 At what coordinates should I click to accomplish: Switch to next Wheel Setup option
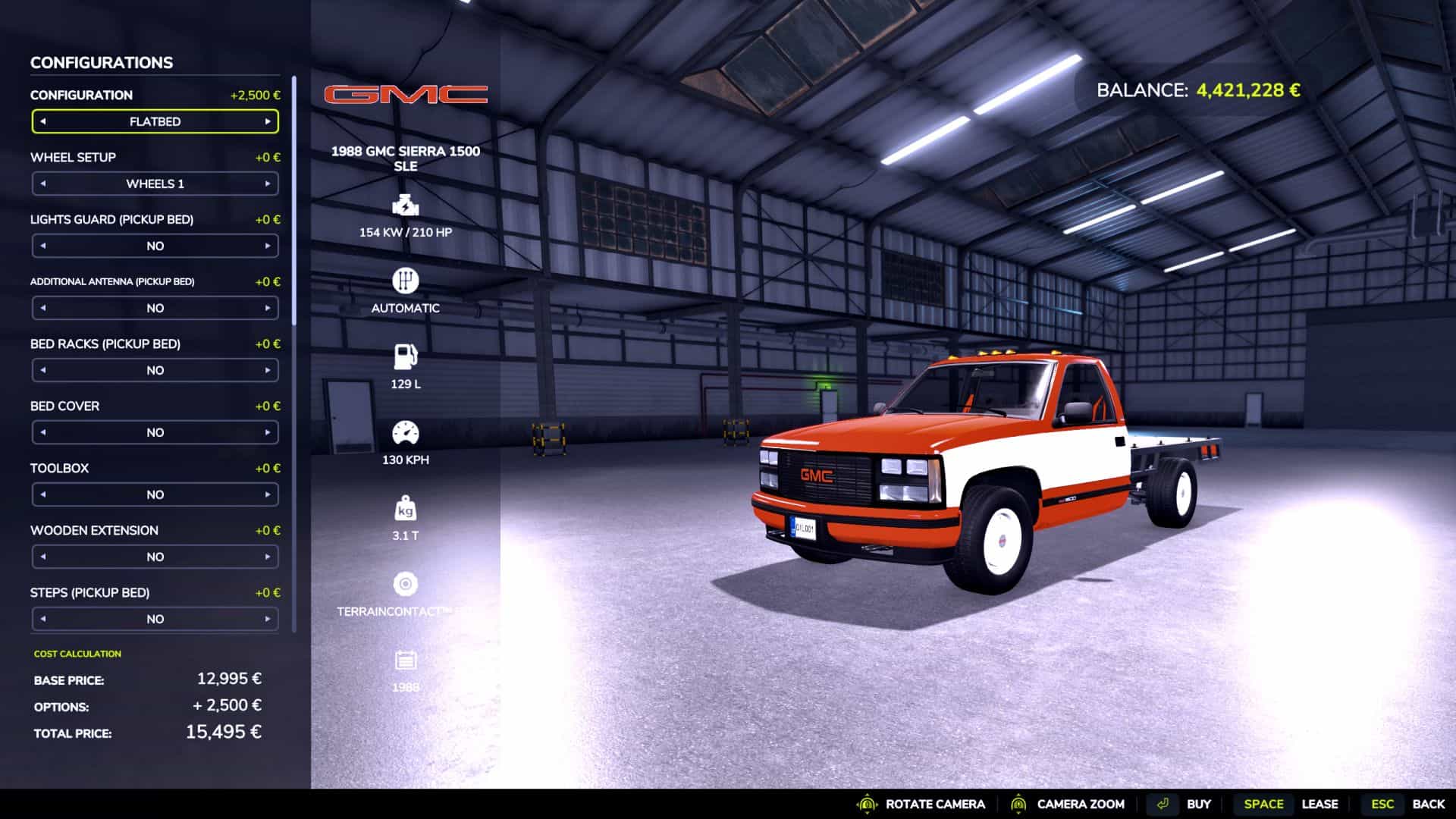268,184
